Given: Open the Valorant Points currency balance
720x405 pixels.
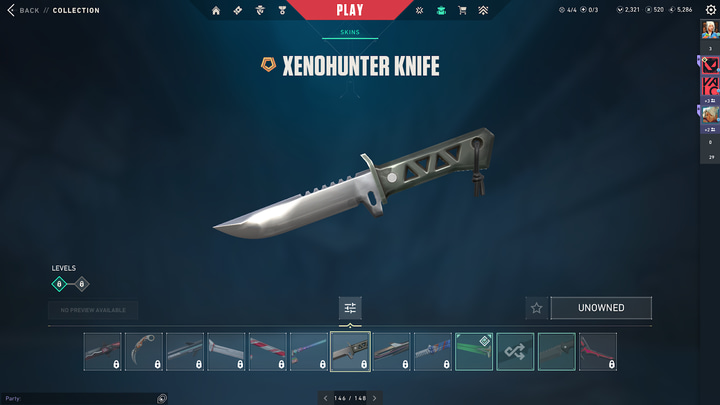Looking at the screenshot, I should coord(628,10).
